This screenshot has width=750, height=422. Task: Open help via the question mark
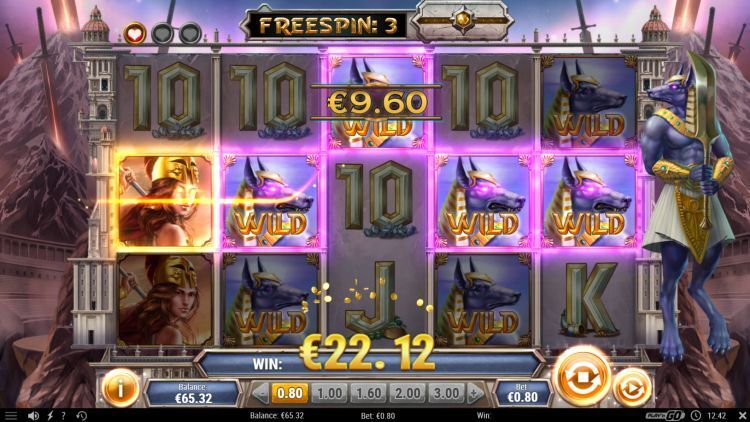[x=65, y=415]
